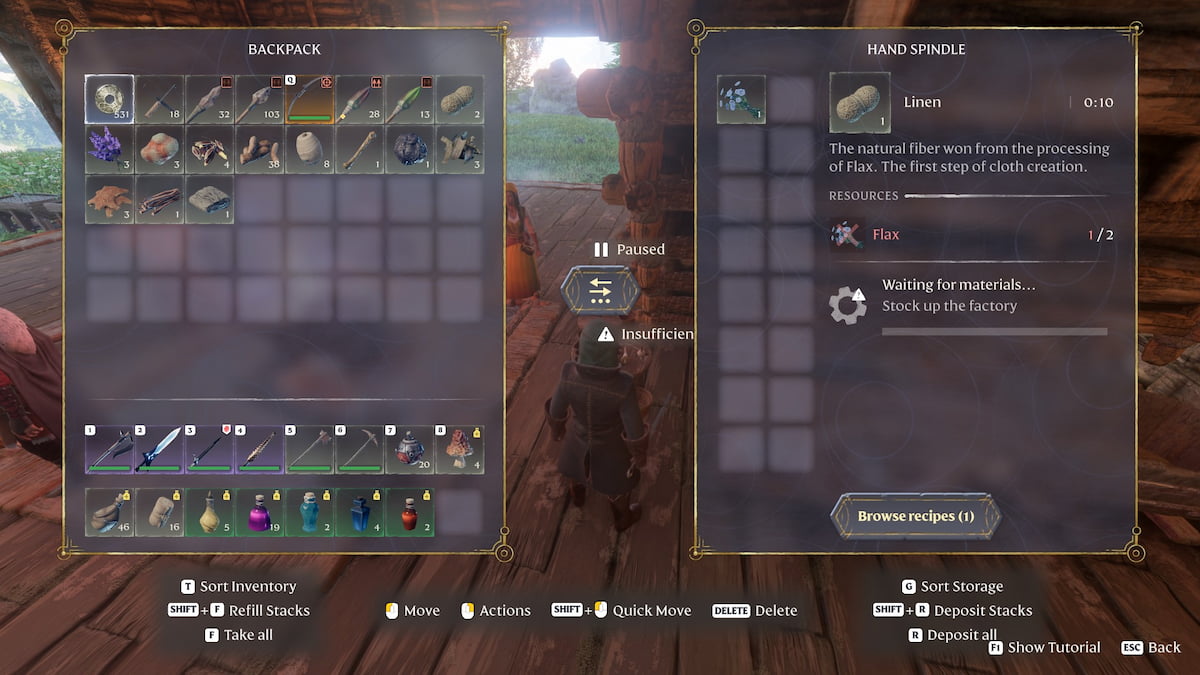This screenshot has width=1200, height=675.
Task: Choose the twine ball stack of 8
Action: tap(309, 149)
